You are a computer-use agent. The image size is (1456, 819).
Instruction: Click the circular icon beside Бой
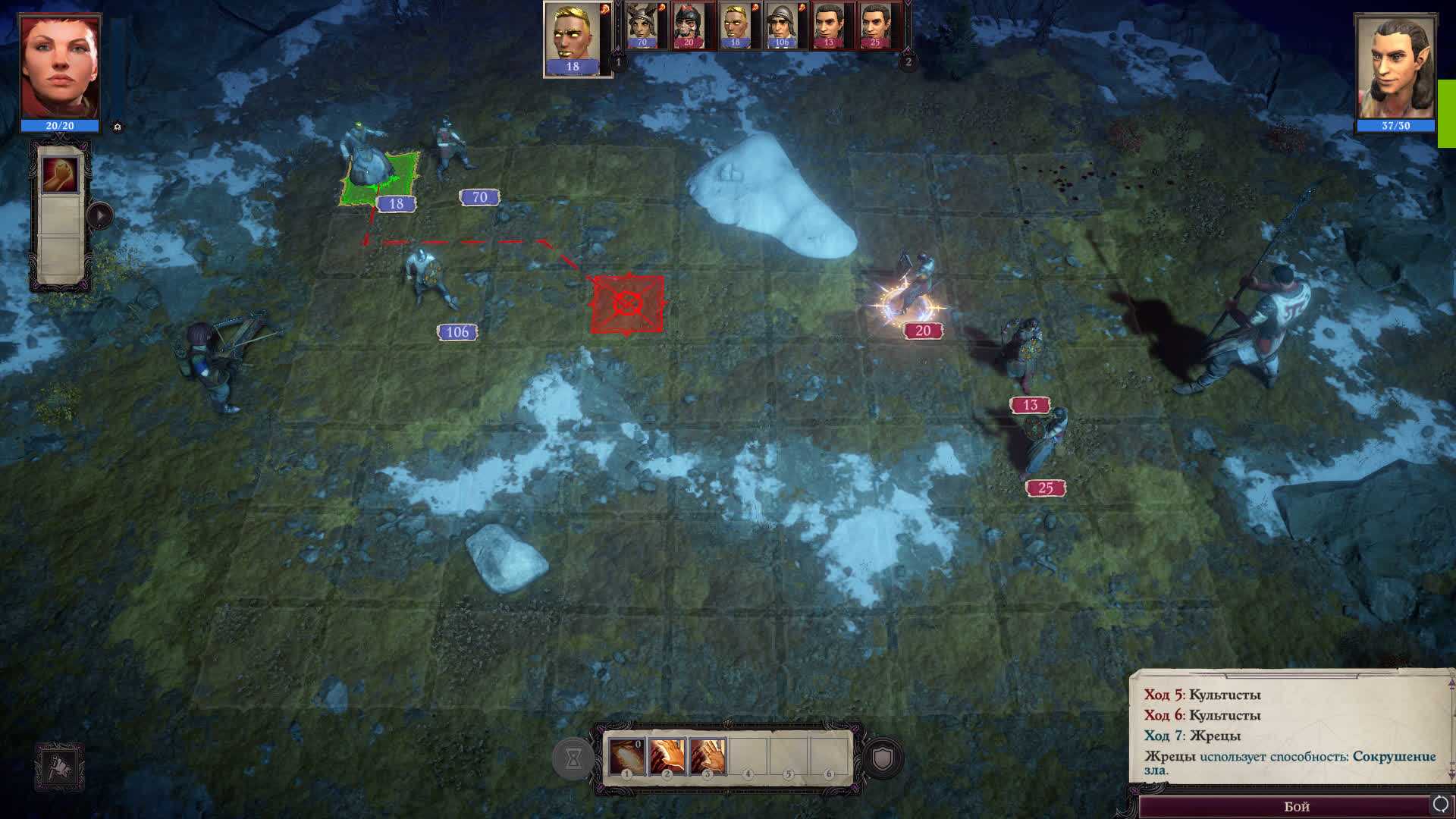point(1440,804)
